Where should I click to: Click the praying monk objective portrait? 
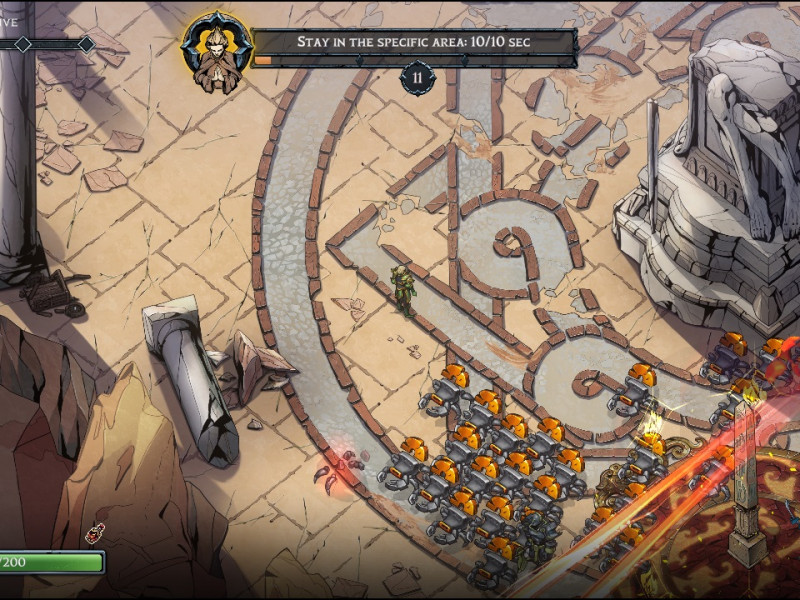[x=216, y=48]
